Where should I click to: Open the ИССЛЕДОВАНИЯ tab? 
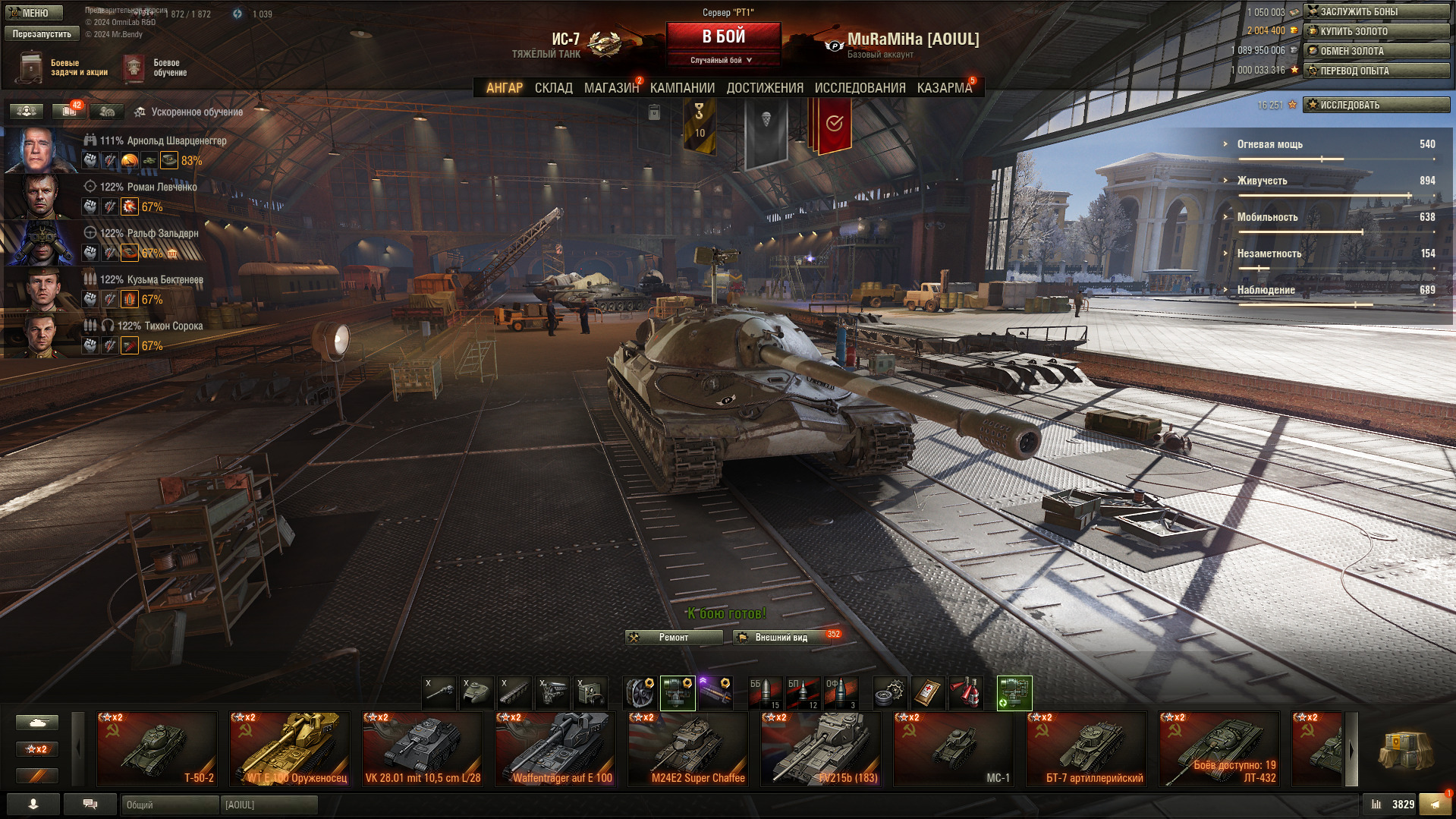pos(860,88)
